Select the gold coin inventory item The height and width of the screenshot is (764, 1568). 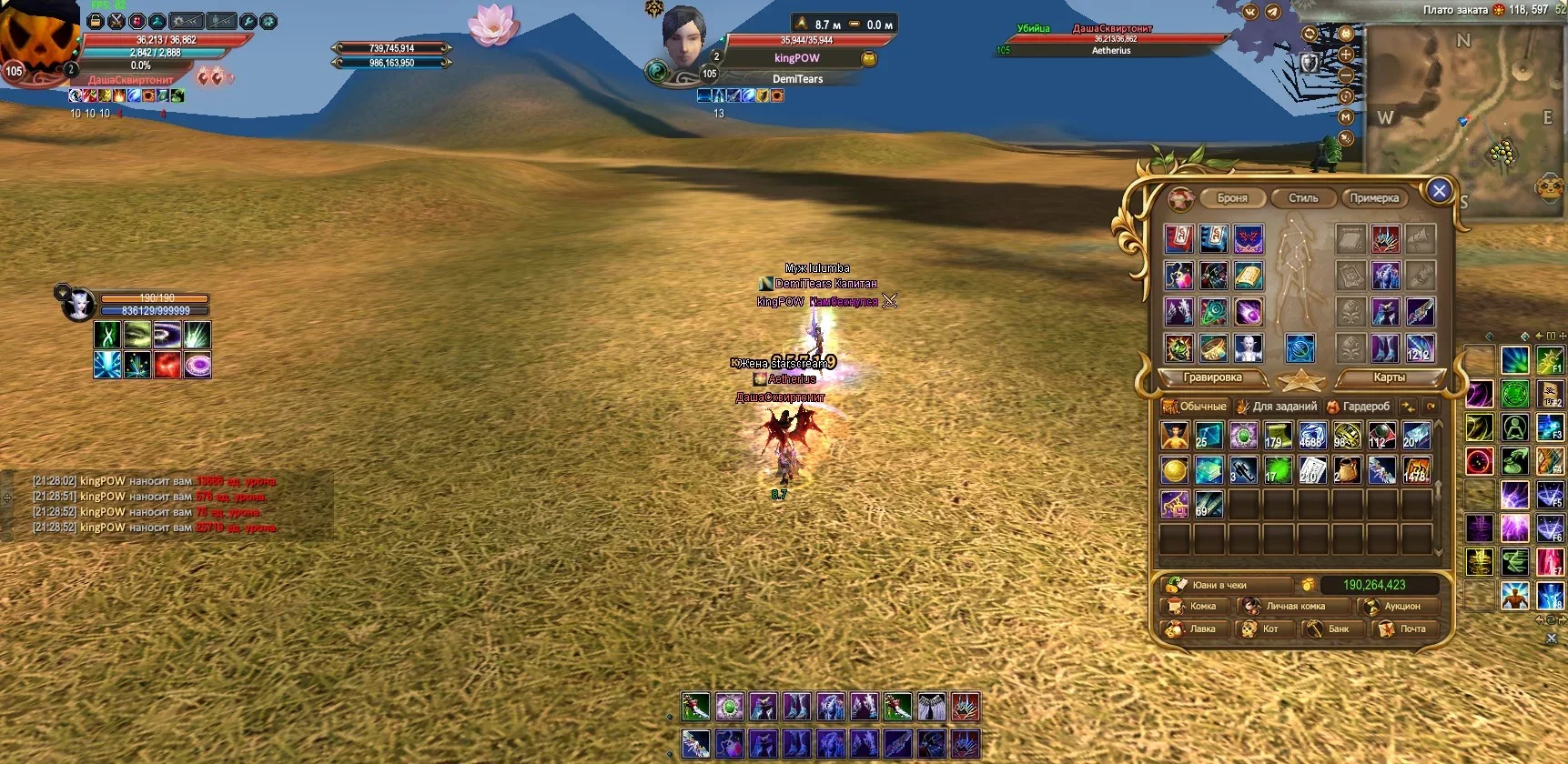click(1174, 470)
